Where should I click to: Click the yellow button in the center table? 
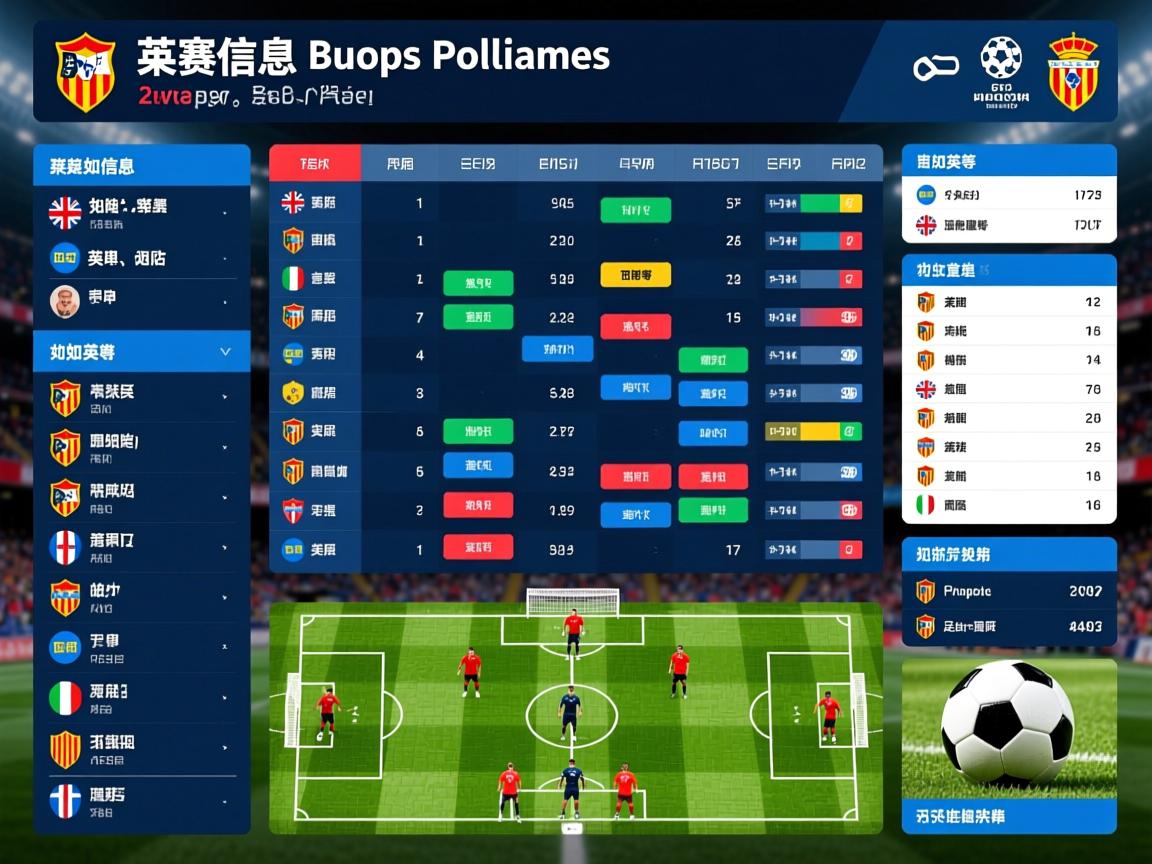pyautogui.click(x=635, y=275)
